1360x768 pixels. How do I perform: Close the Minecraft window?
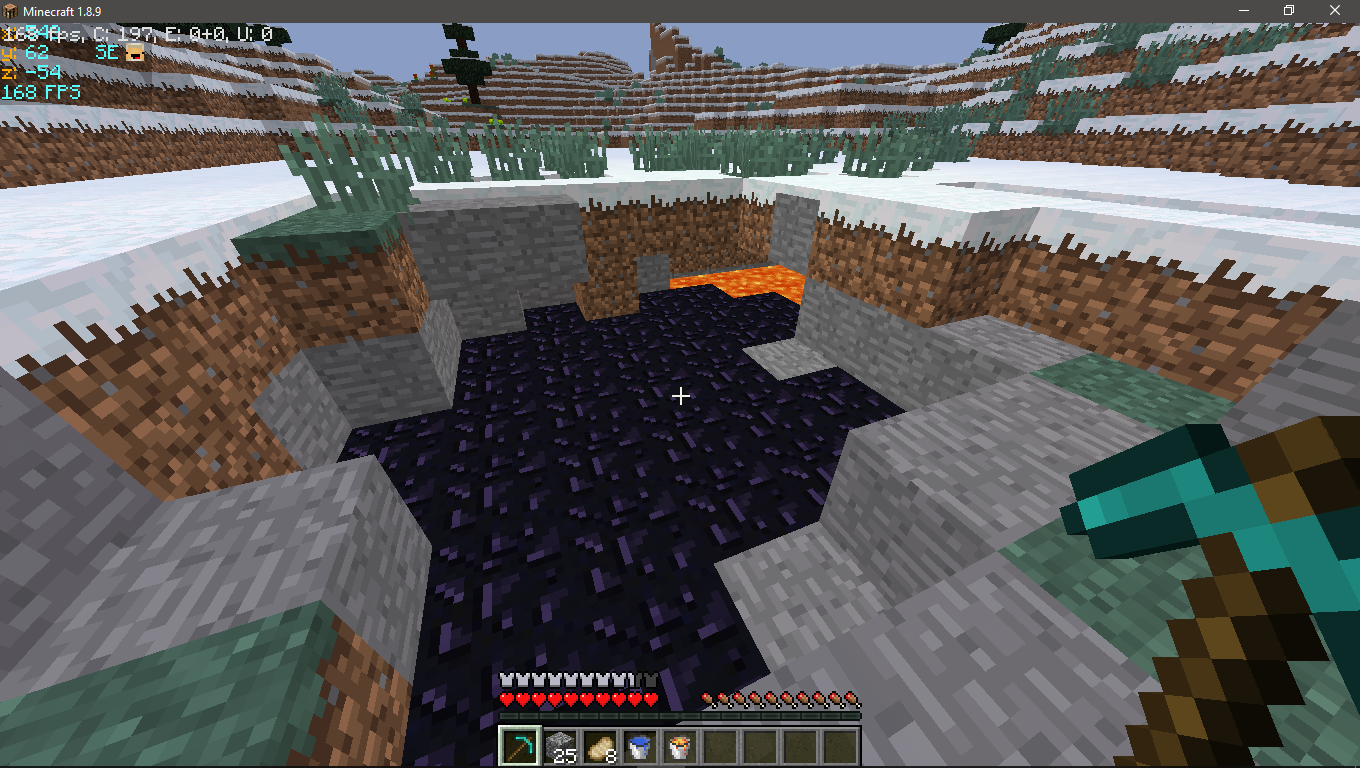point(1336,10)
